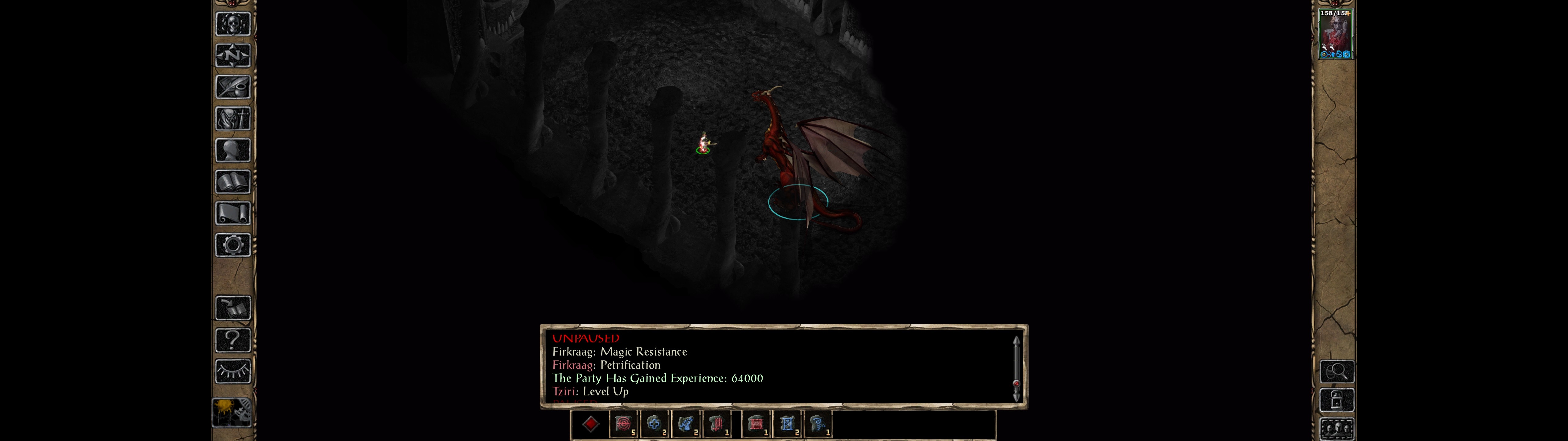
Task: Open the gear options menu
Action: pyautogui.click(x=232, y=245)
